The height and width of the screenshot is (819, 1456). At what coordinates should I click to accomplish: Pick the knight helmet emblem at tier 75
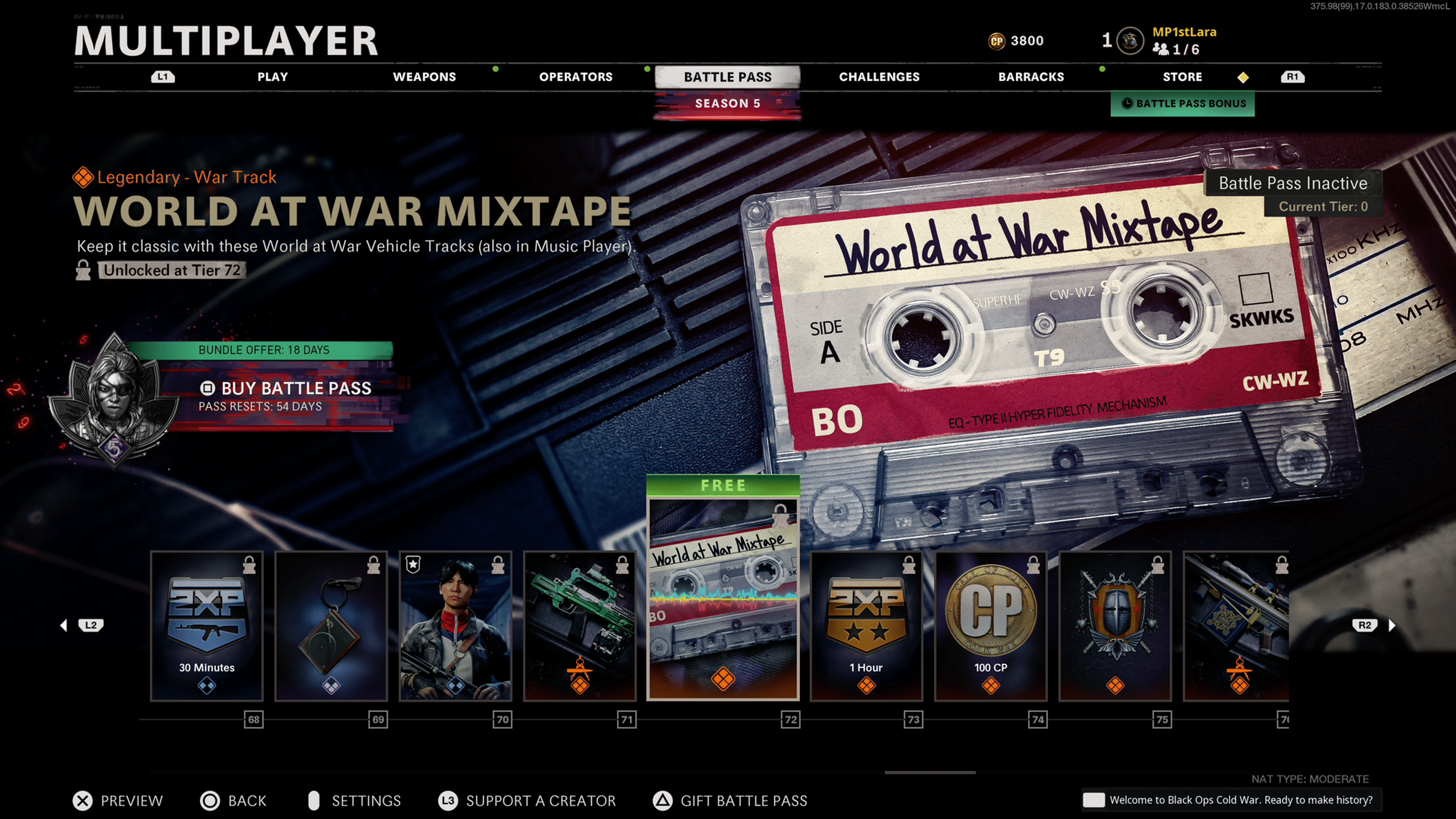tap(1115, 626)
